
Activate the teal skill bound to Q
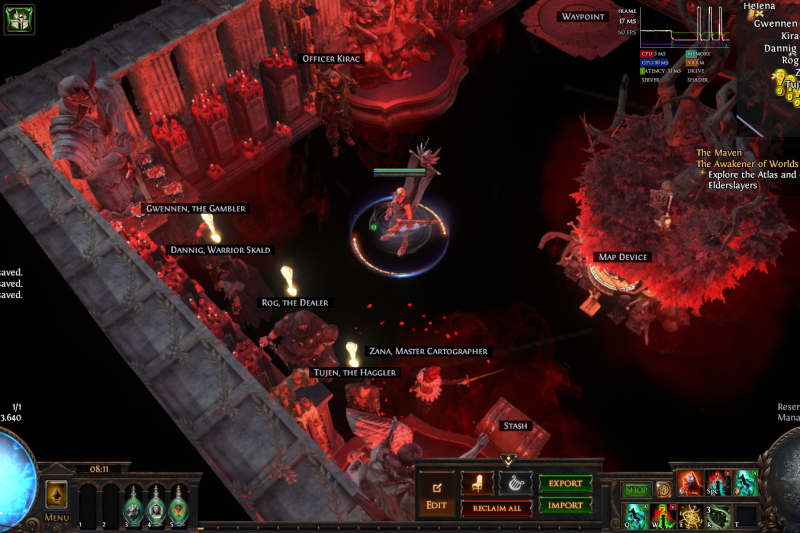click(x=637, y=514)
